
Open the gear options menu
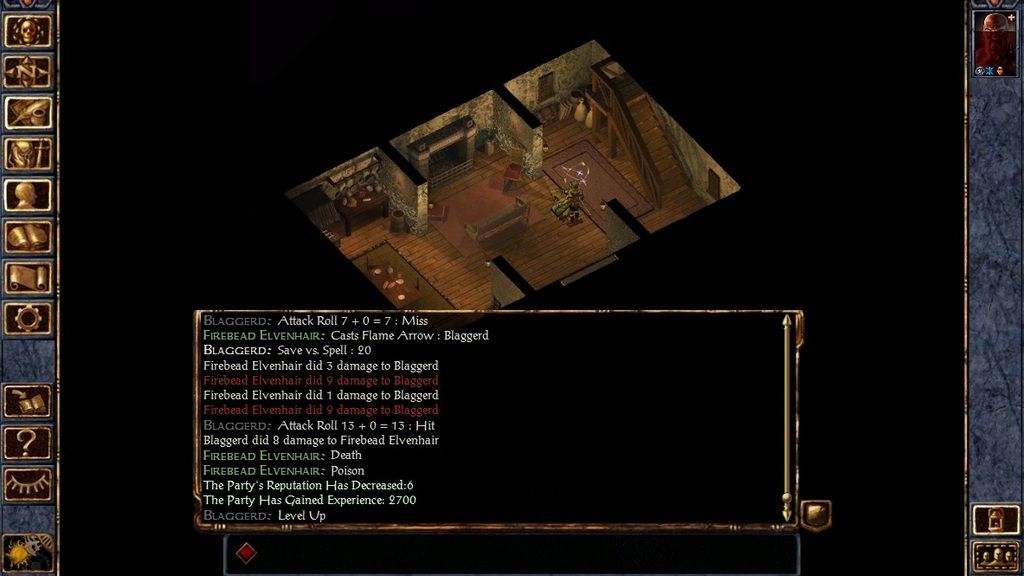tap(28, 318)
